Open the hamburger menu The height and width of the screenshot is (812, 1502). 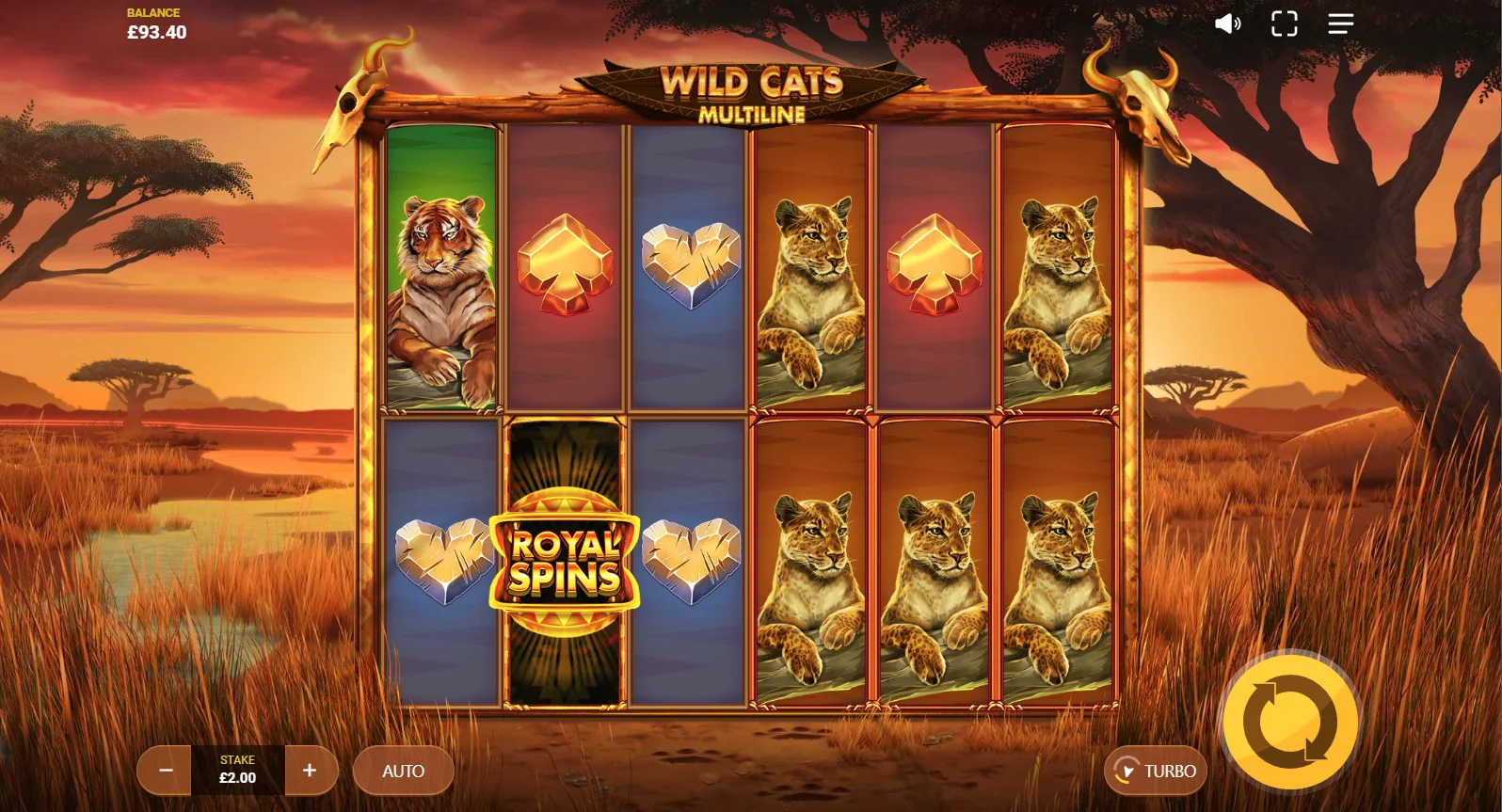tap(1340, 24)
